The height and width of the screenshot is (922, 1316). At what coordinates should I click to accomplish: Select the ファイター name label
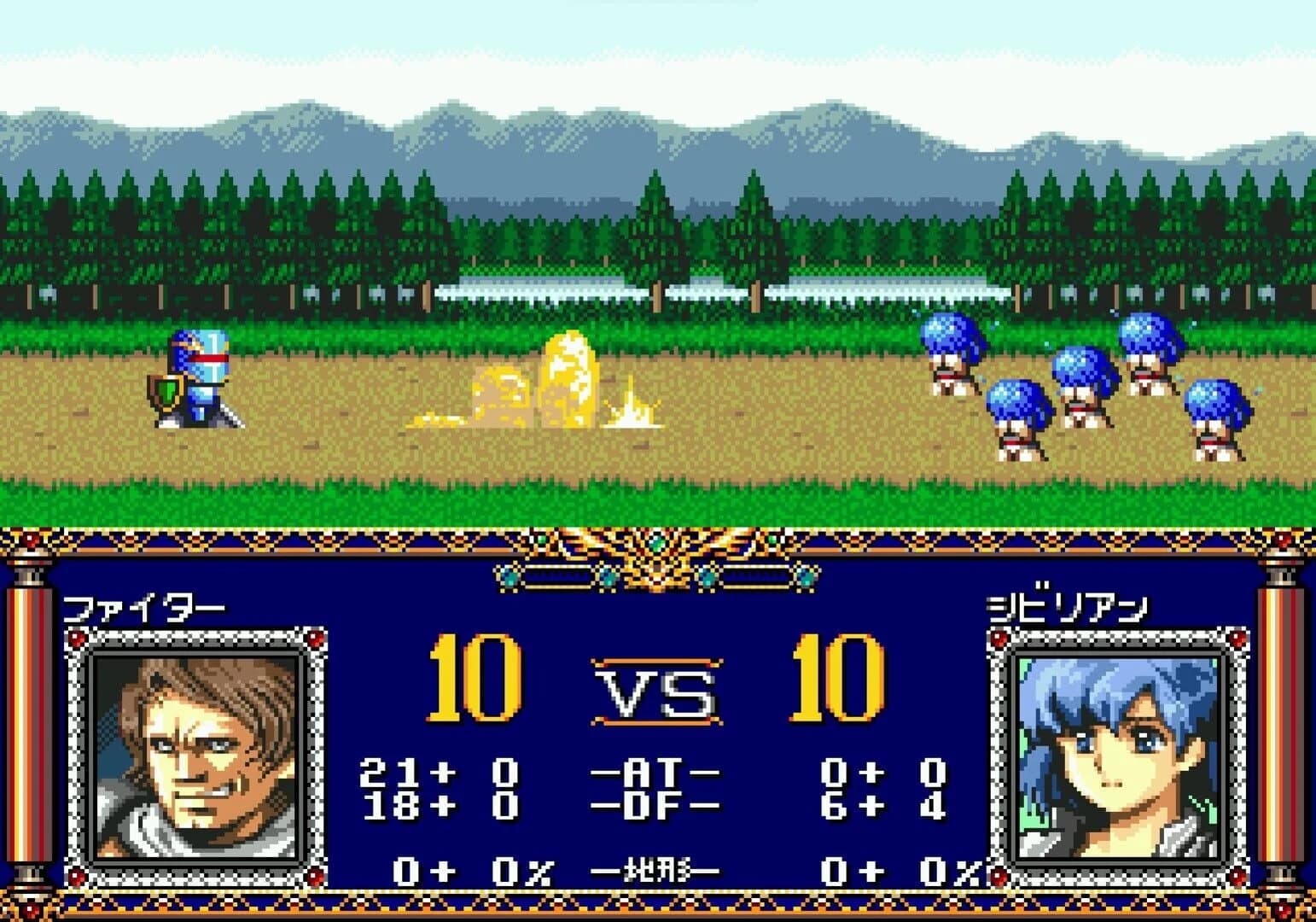[145, 606]
